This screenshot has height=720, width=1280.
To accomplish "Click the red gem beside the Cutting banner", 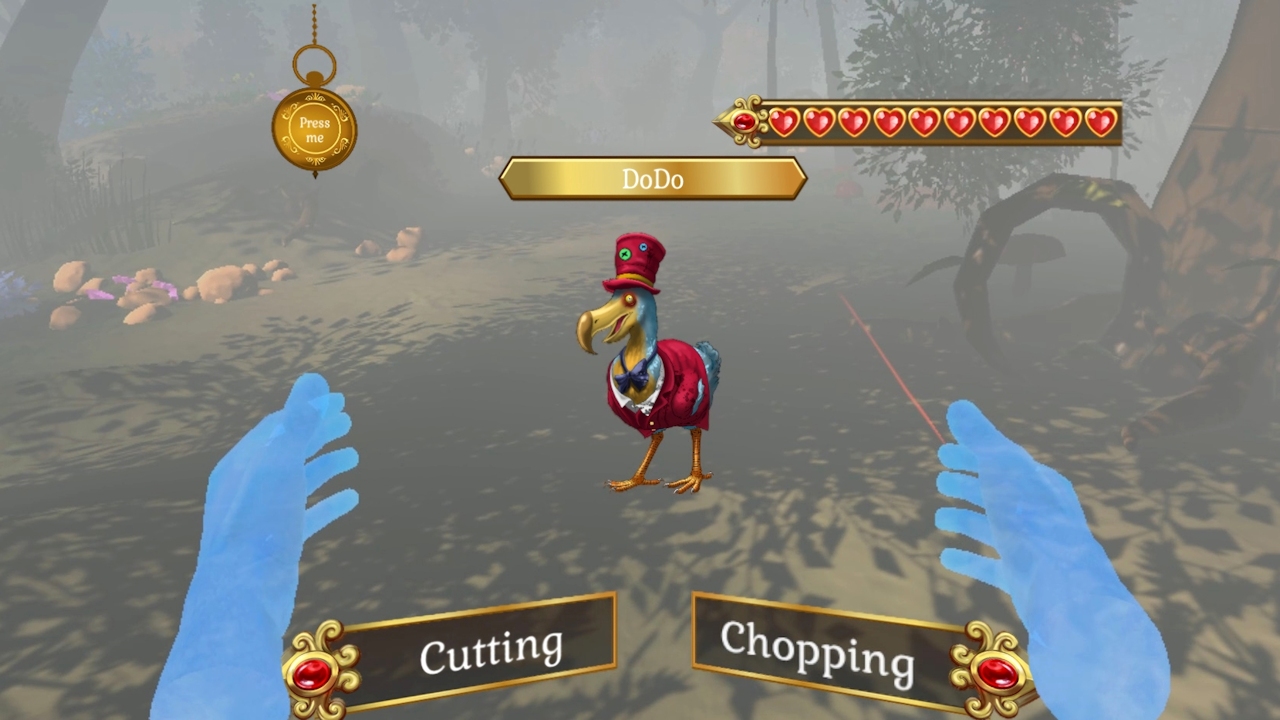I will pos(314,672).
